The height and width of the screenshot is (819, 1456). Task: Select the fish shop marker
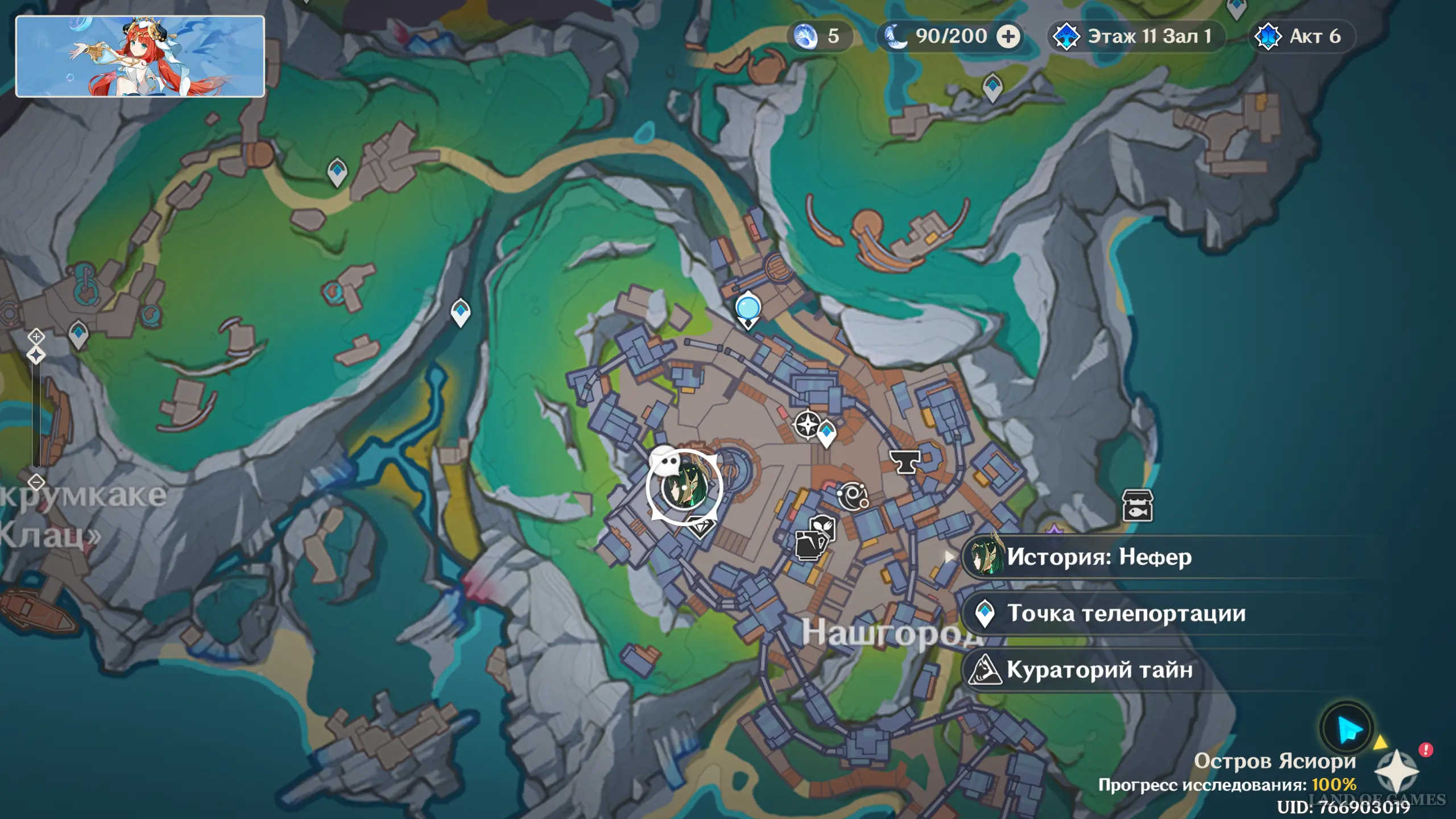pos(1137,506)
